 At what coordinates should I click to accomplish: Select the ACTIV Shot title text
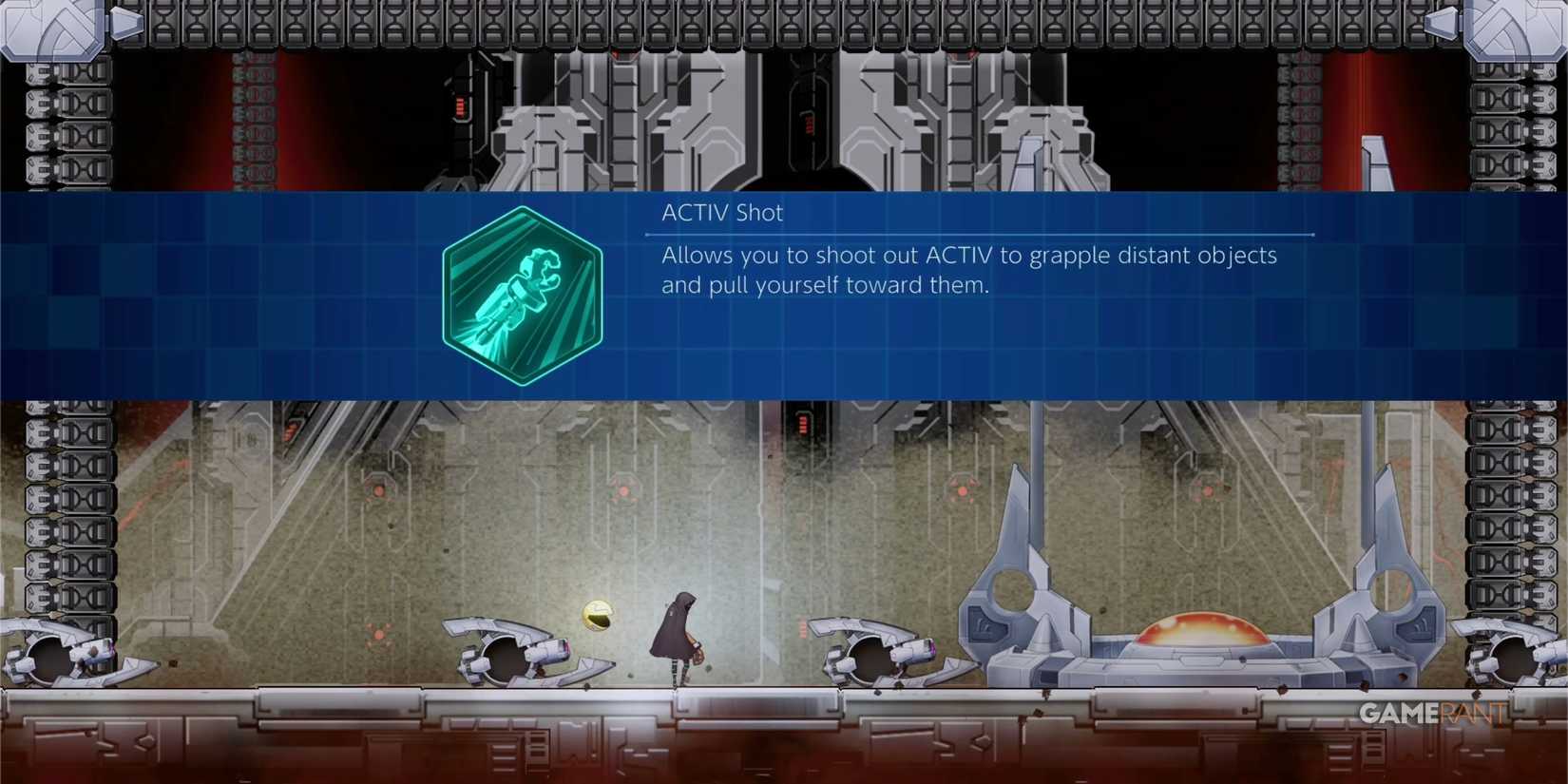tap(721, 212)
